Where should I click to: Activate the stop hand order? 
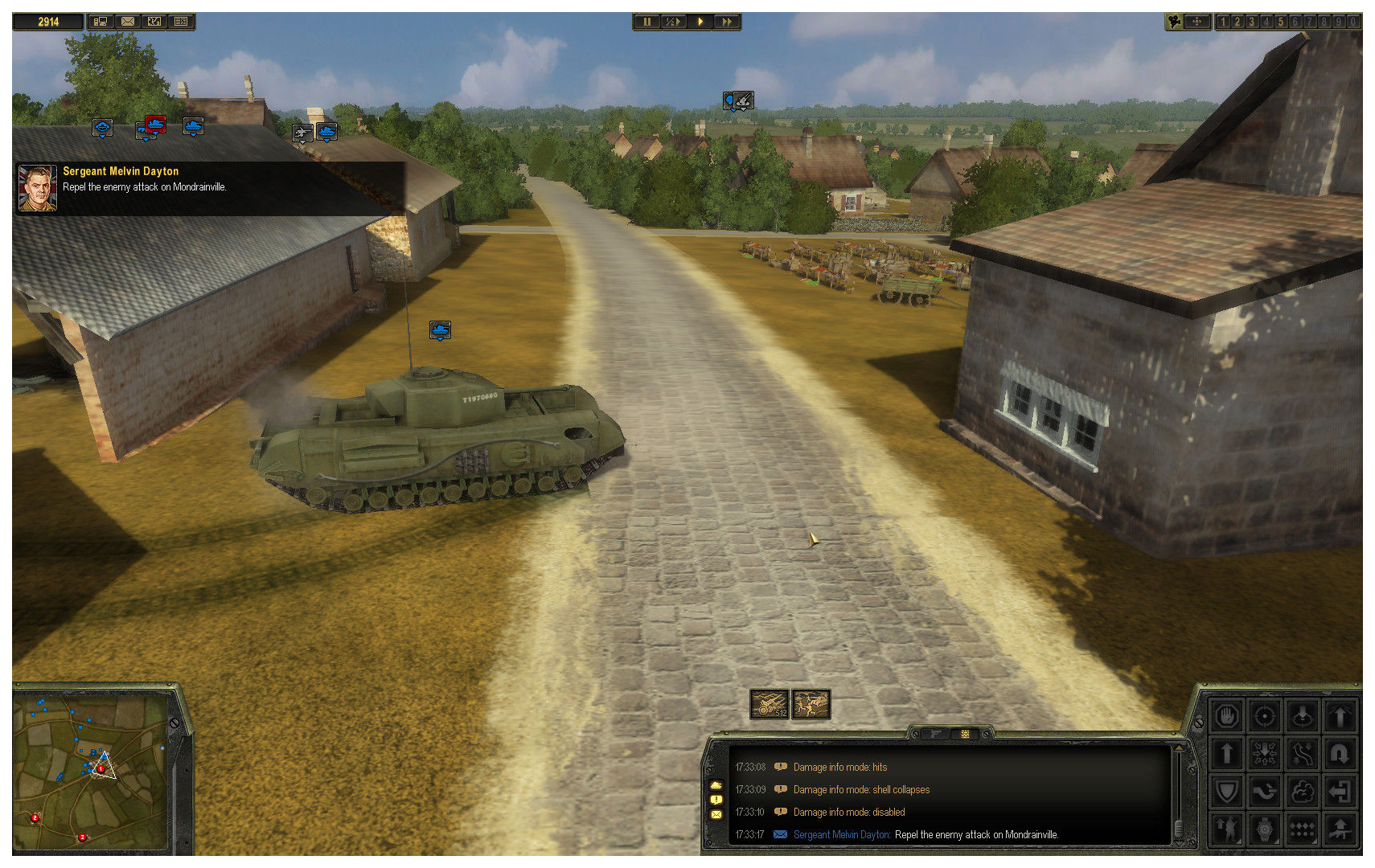point(1227,715)
